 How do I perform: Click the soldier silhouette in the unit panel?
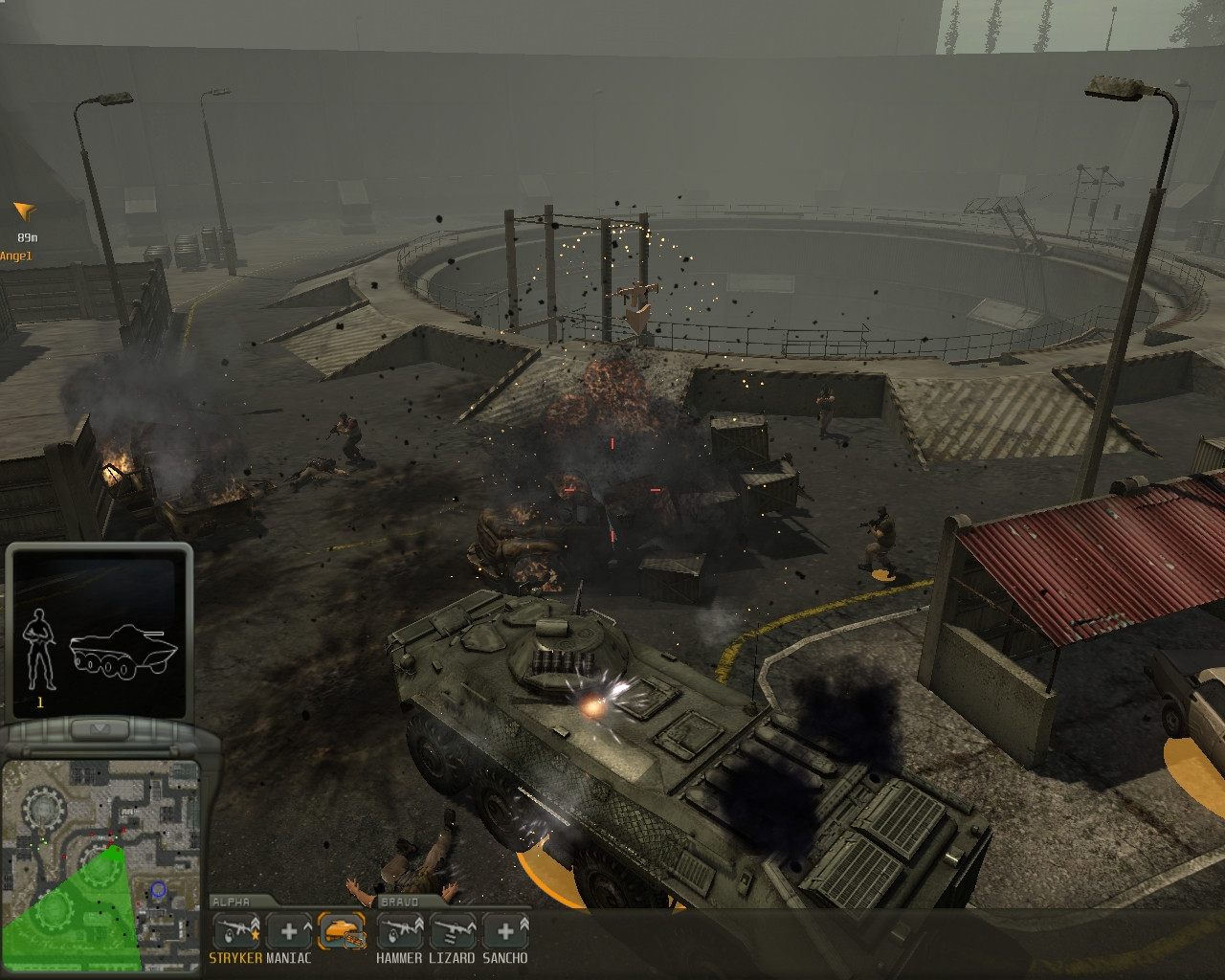[x=39, y=648]
